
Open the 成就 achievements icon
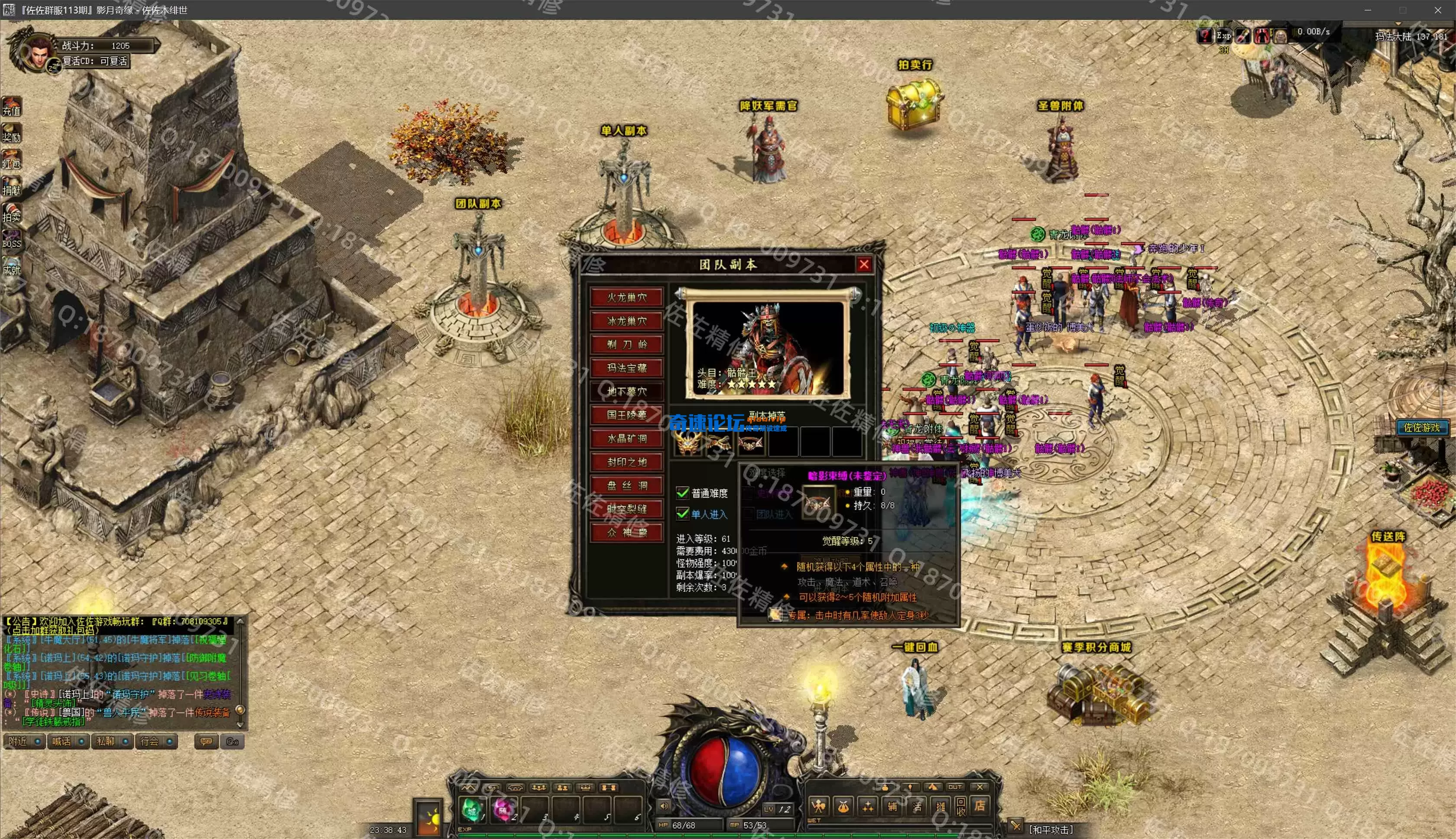[12, 266]
